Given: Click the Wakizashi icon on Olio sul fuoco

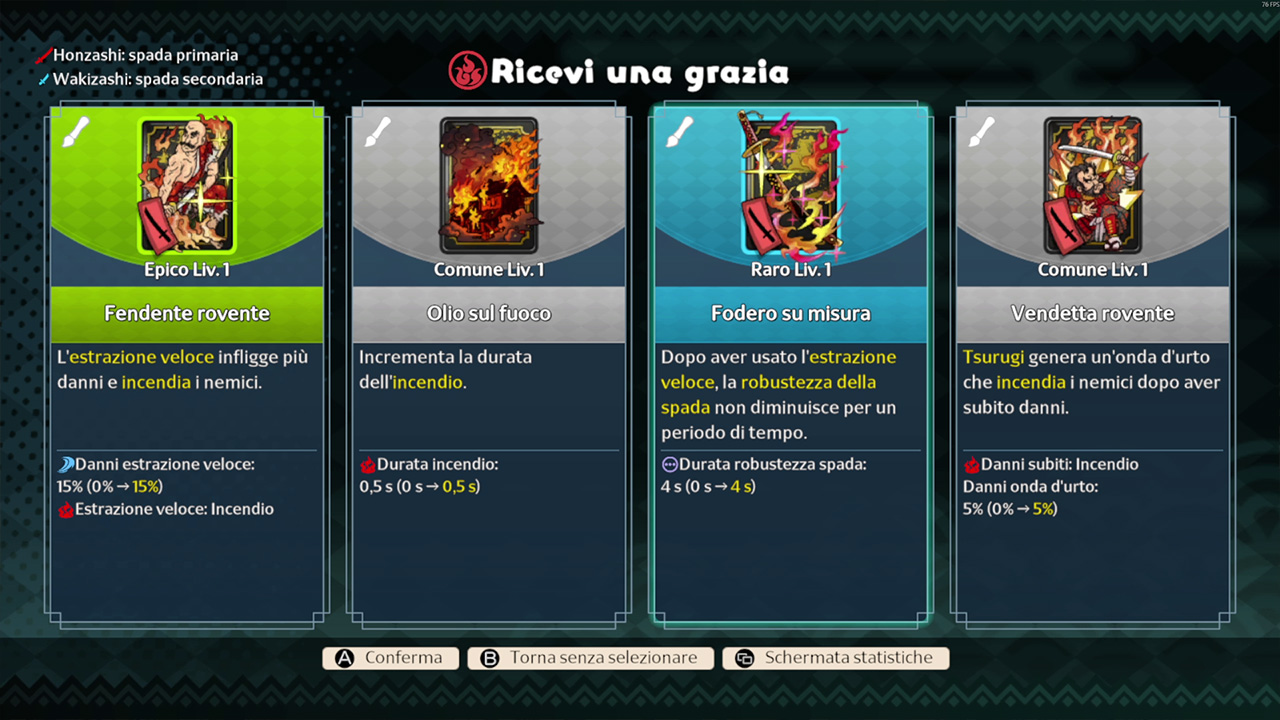Looking at the screenshot, I should coord(377,131).
